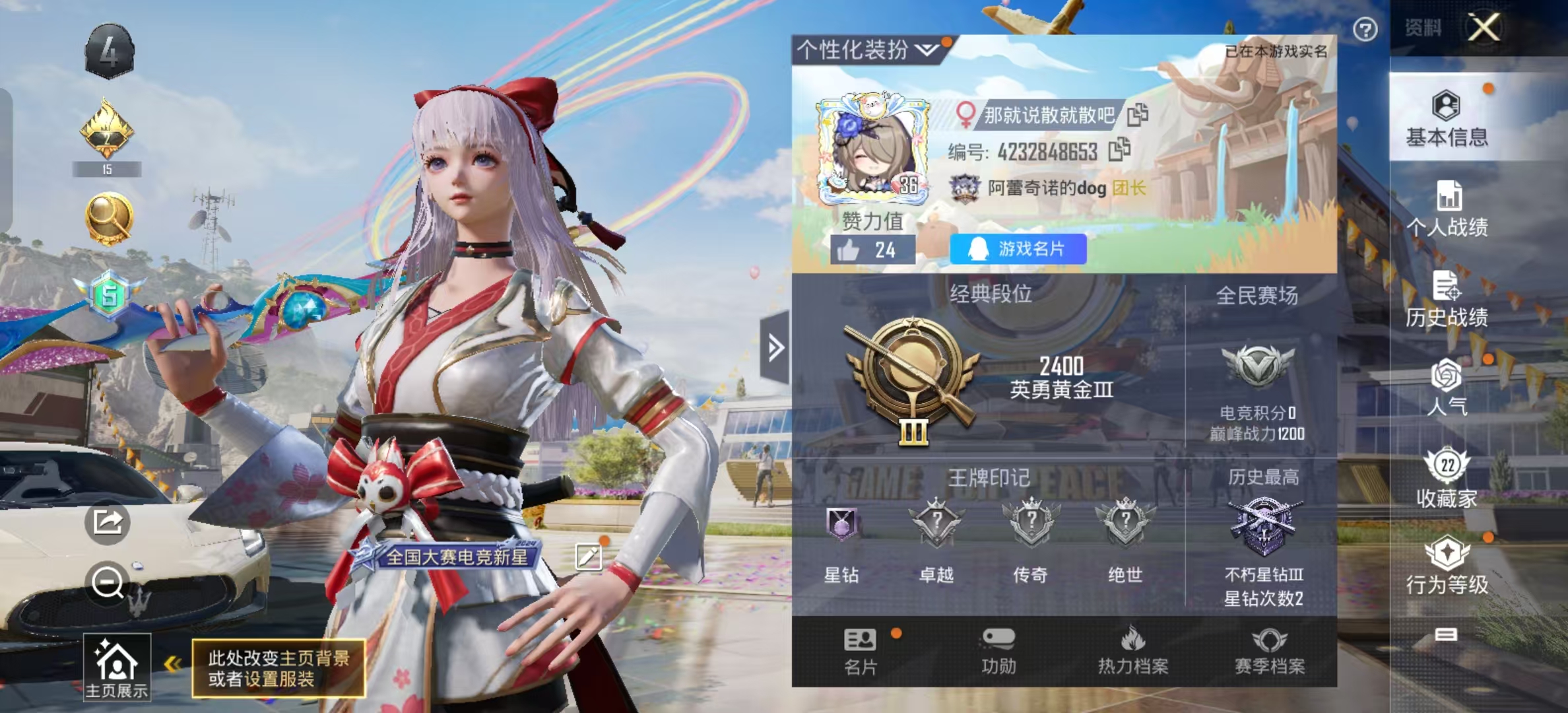Click the question mark help icon
The image size is (1568, 713).
click(x=1365, y=30)
